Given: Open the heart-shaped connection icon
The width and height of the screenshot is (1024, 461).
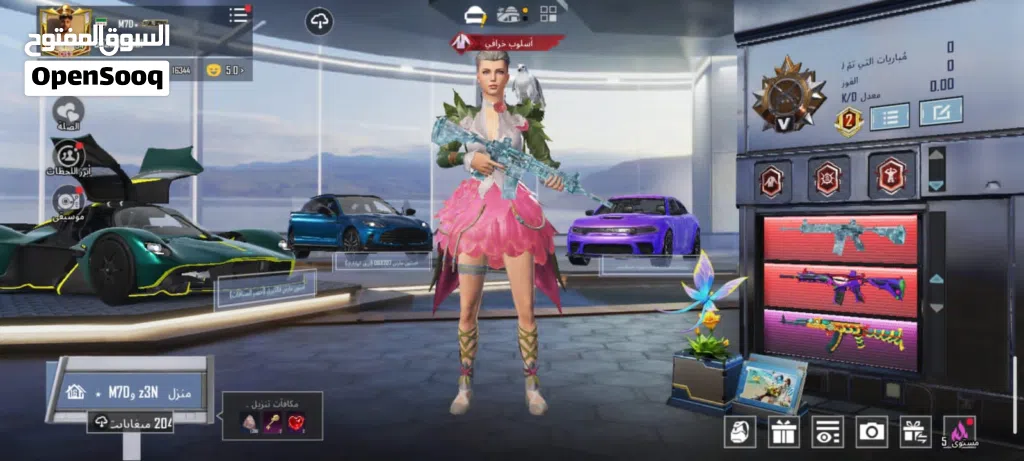Looking at the screenshot, I should (x=69, y=111).
